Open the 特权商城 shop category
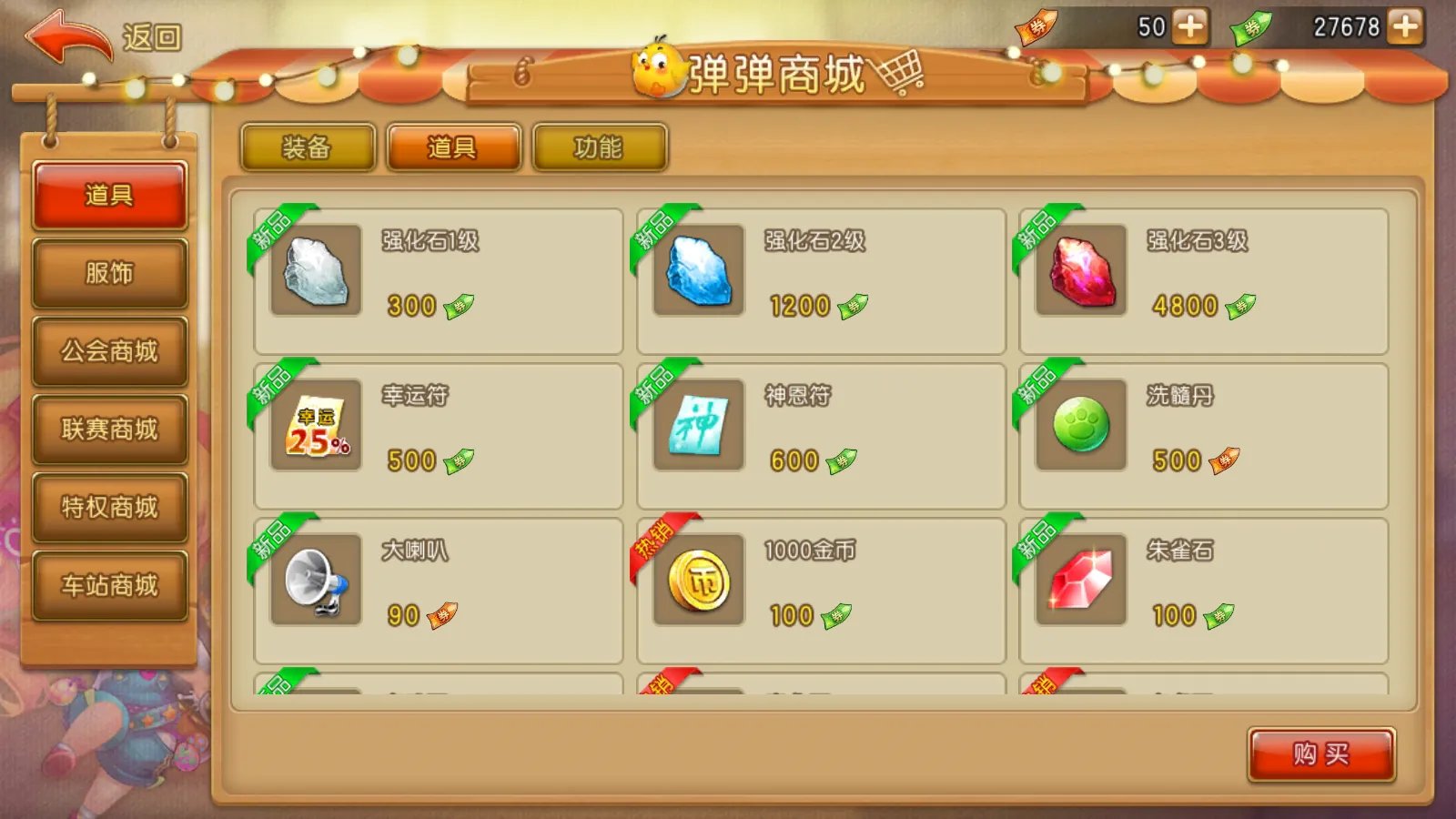Image resolution: width=1456 pixels, height=819 pixels. point(110,507)
